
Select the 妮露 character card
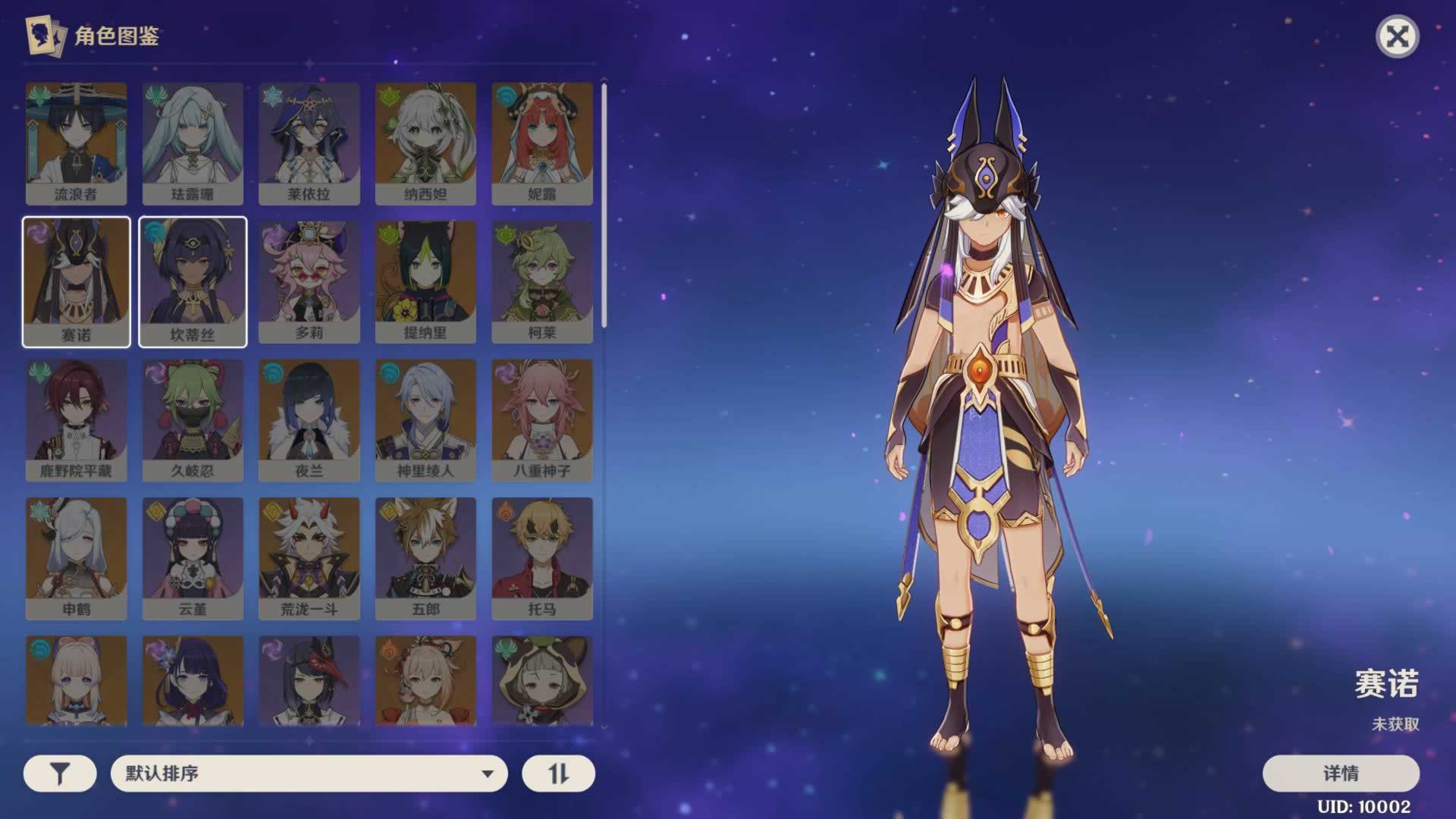click(541, 143)
